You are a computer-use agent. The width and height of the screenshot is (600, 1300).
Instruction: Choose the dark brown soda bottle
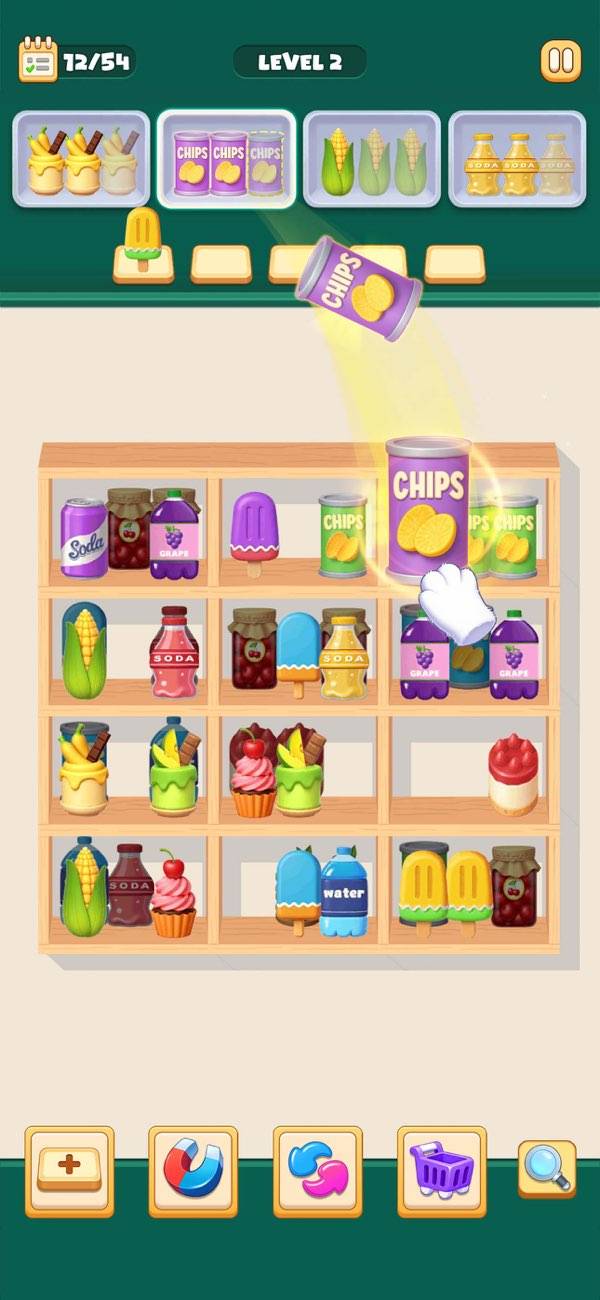128,885
